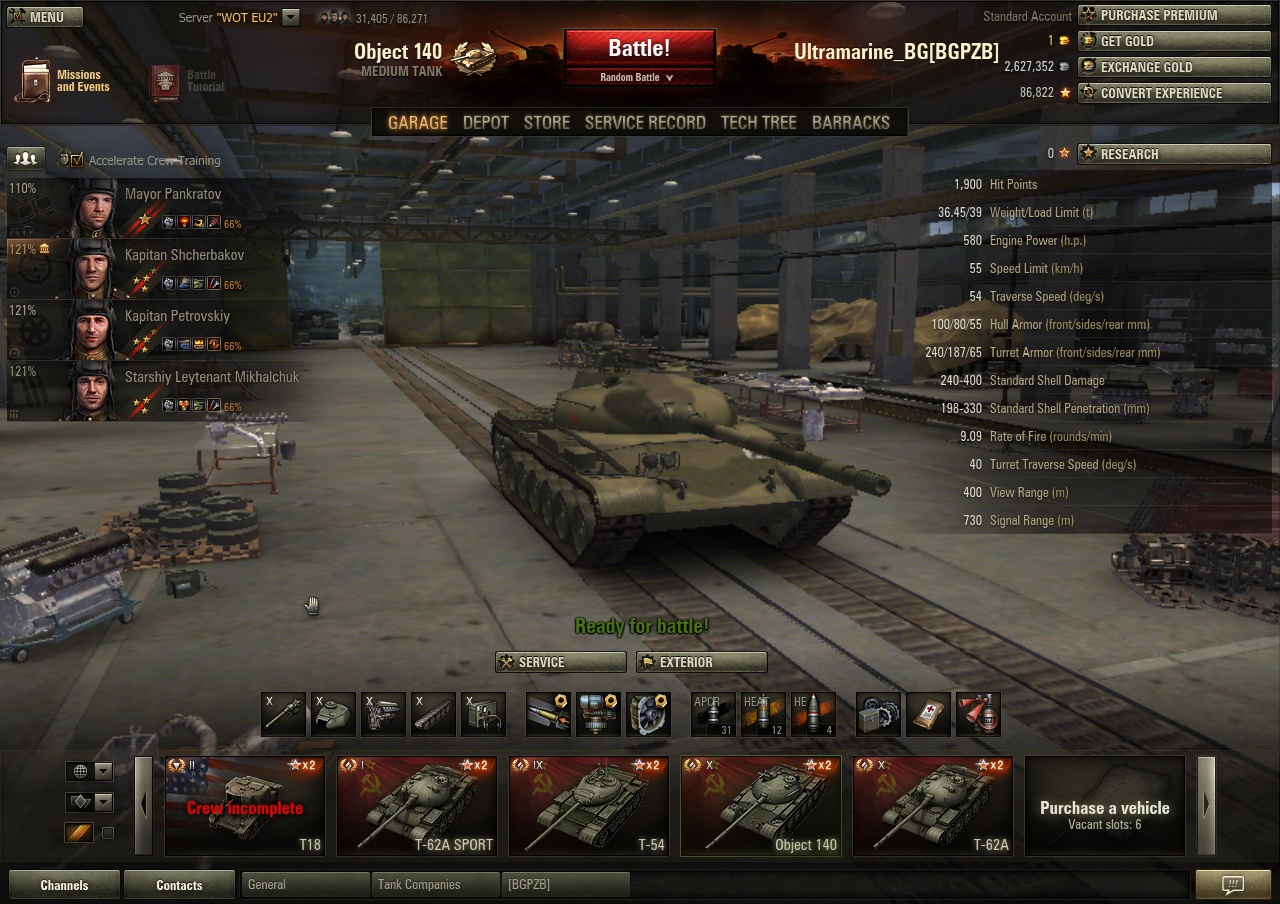The image size is (1280, 904).
Task: Switch to the Depot tab
Action: (486, 122)
